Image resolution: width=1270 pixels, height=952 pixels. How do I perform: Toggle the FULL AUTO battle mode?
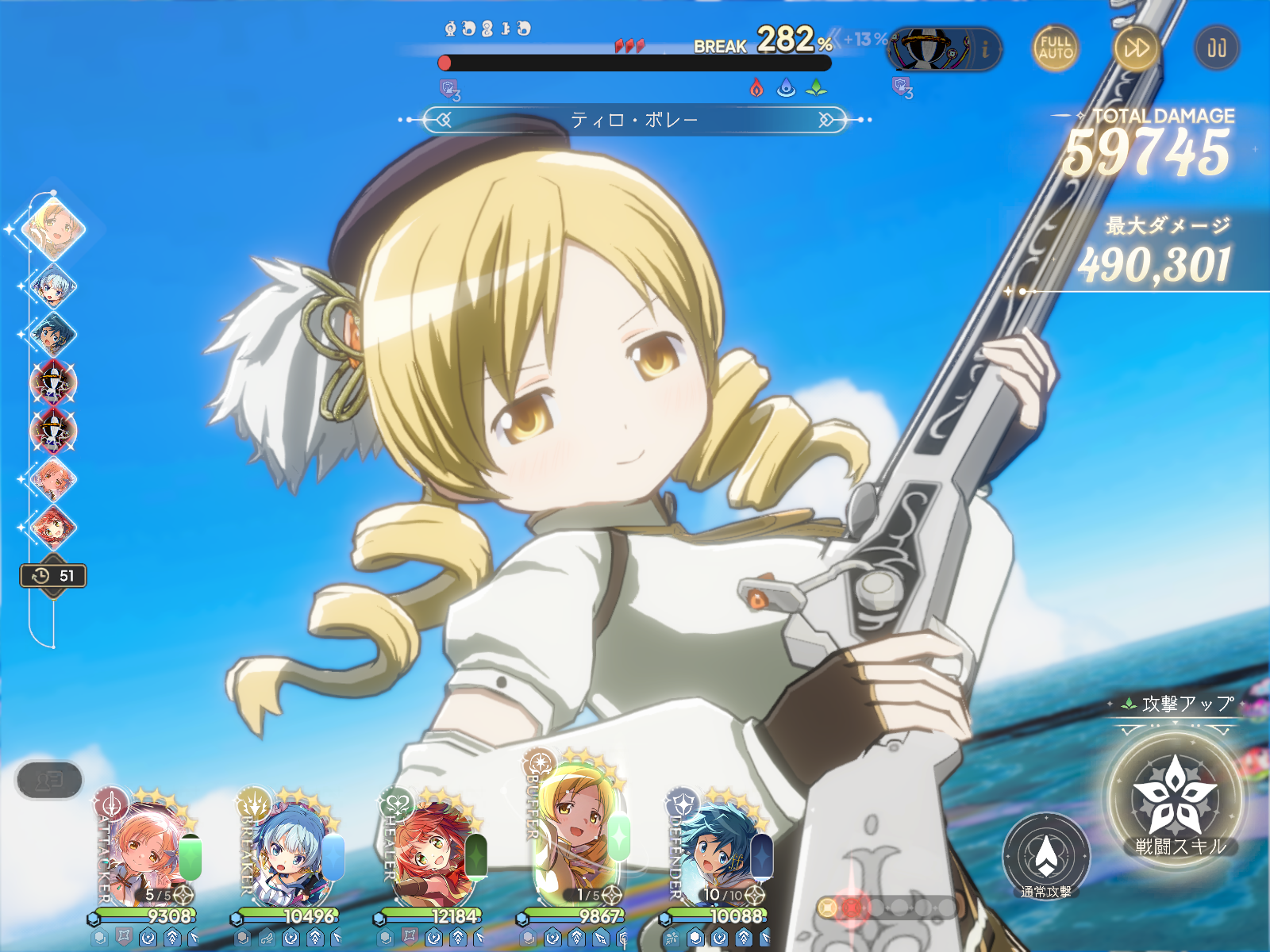[x=1055, y=48]
